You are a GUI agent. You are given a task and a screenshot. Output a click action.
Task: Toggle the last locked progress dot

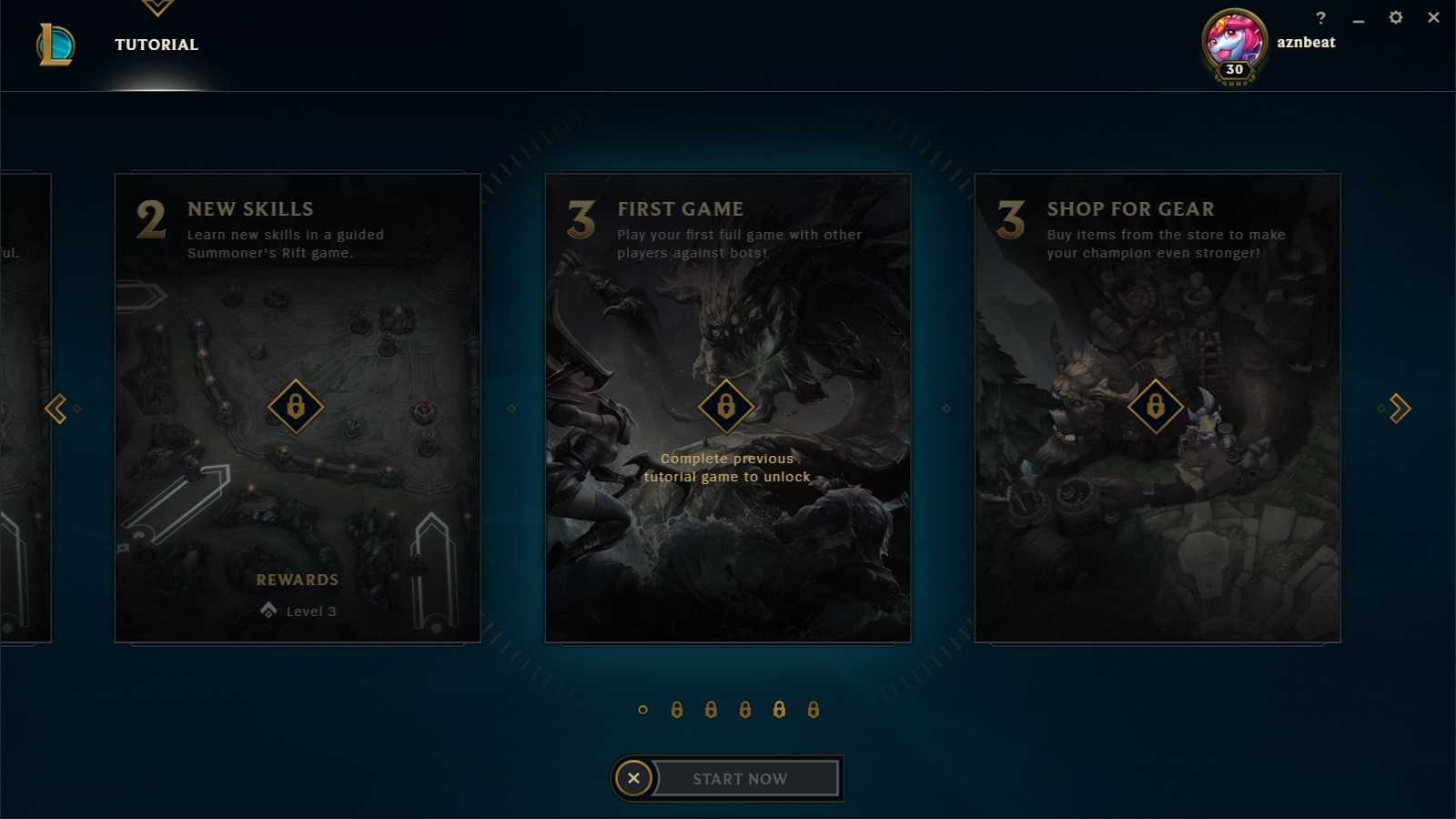pos(812,709)
